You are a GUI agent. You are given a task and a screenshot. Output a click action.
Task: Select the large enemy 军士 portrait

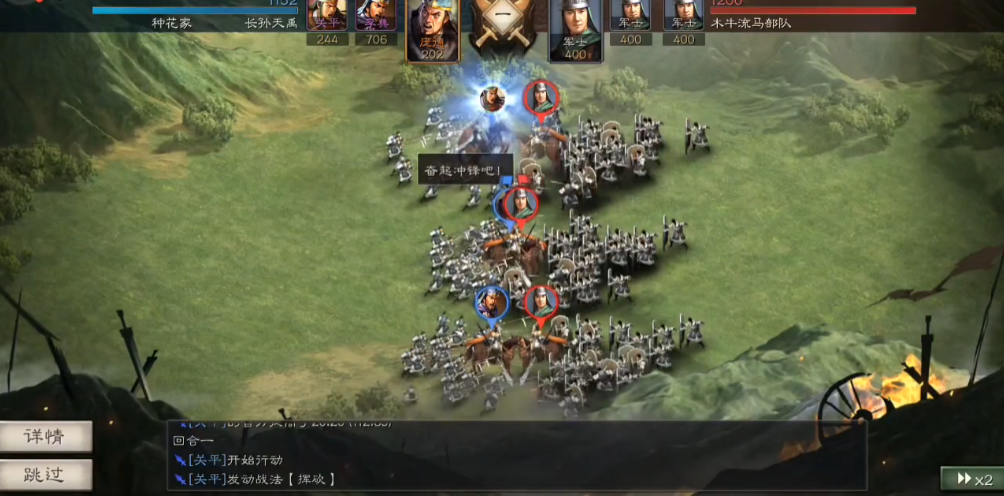[x=575, y=30]
